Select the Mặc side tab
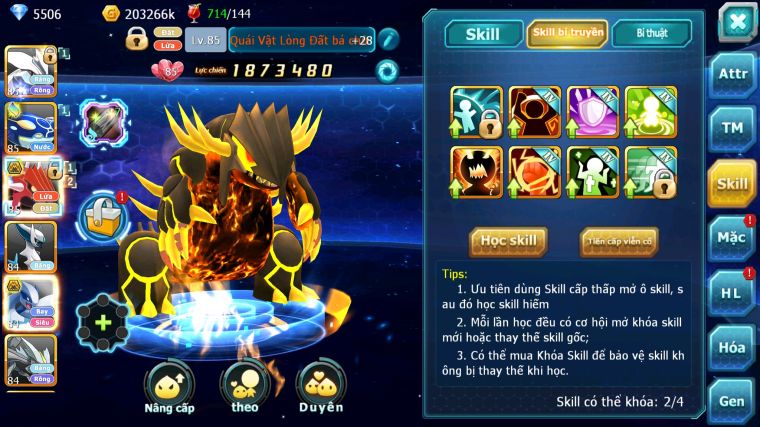 [732, 238]
